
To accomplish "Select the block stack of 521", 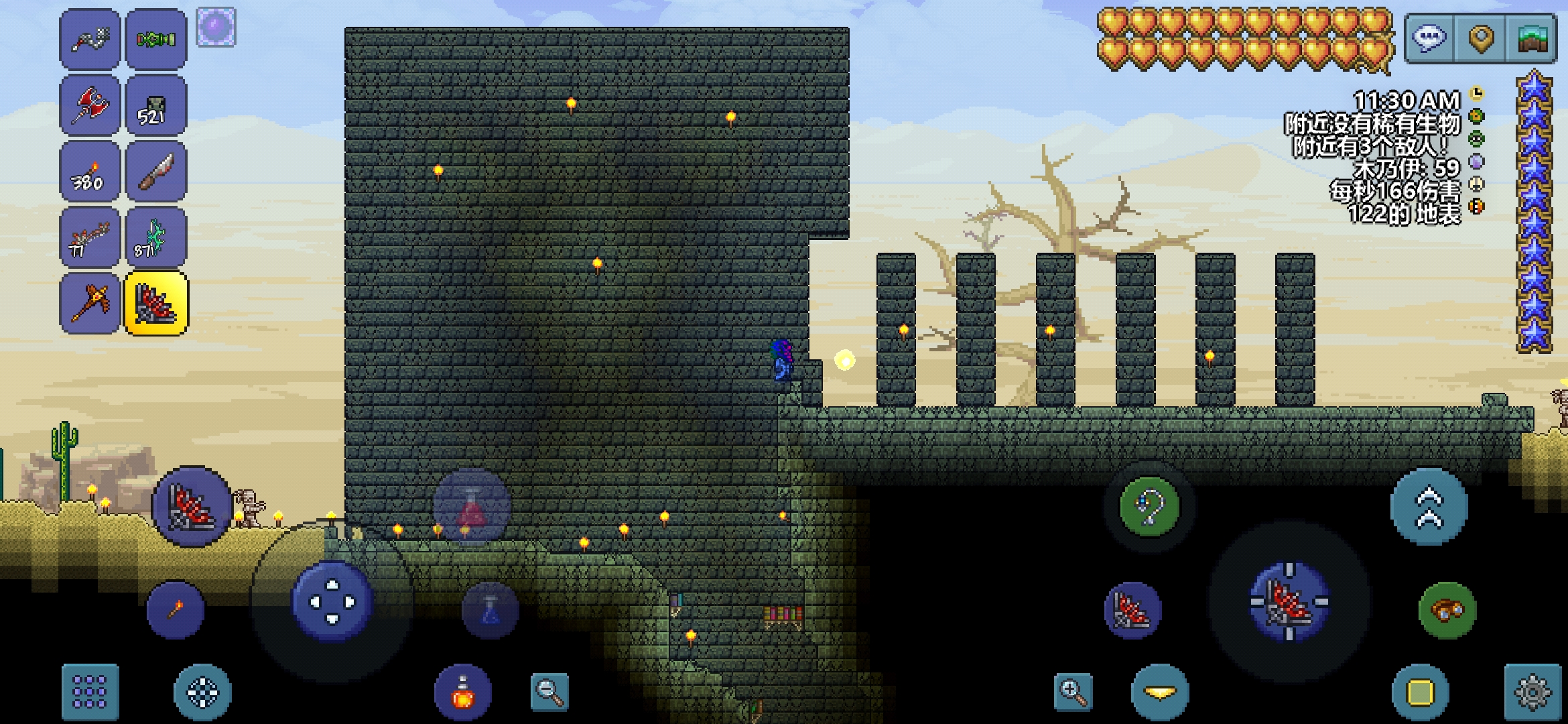I will click(x=155, y=105).
